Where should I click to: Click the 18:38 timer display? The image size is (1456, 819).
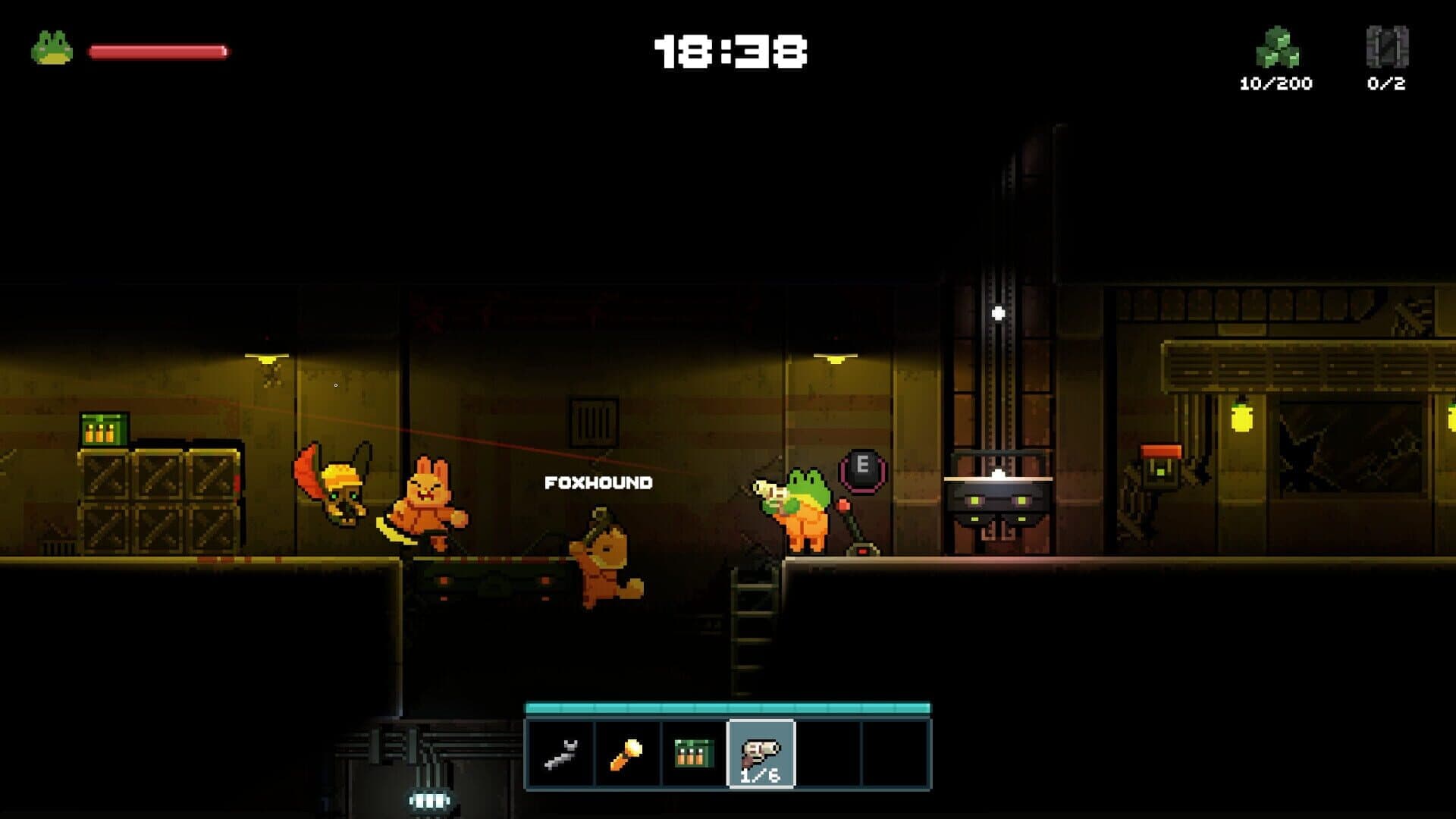tap(730, 50)
